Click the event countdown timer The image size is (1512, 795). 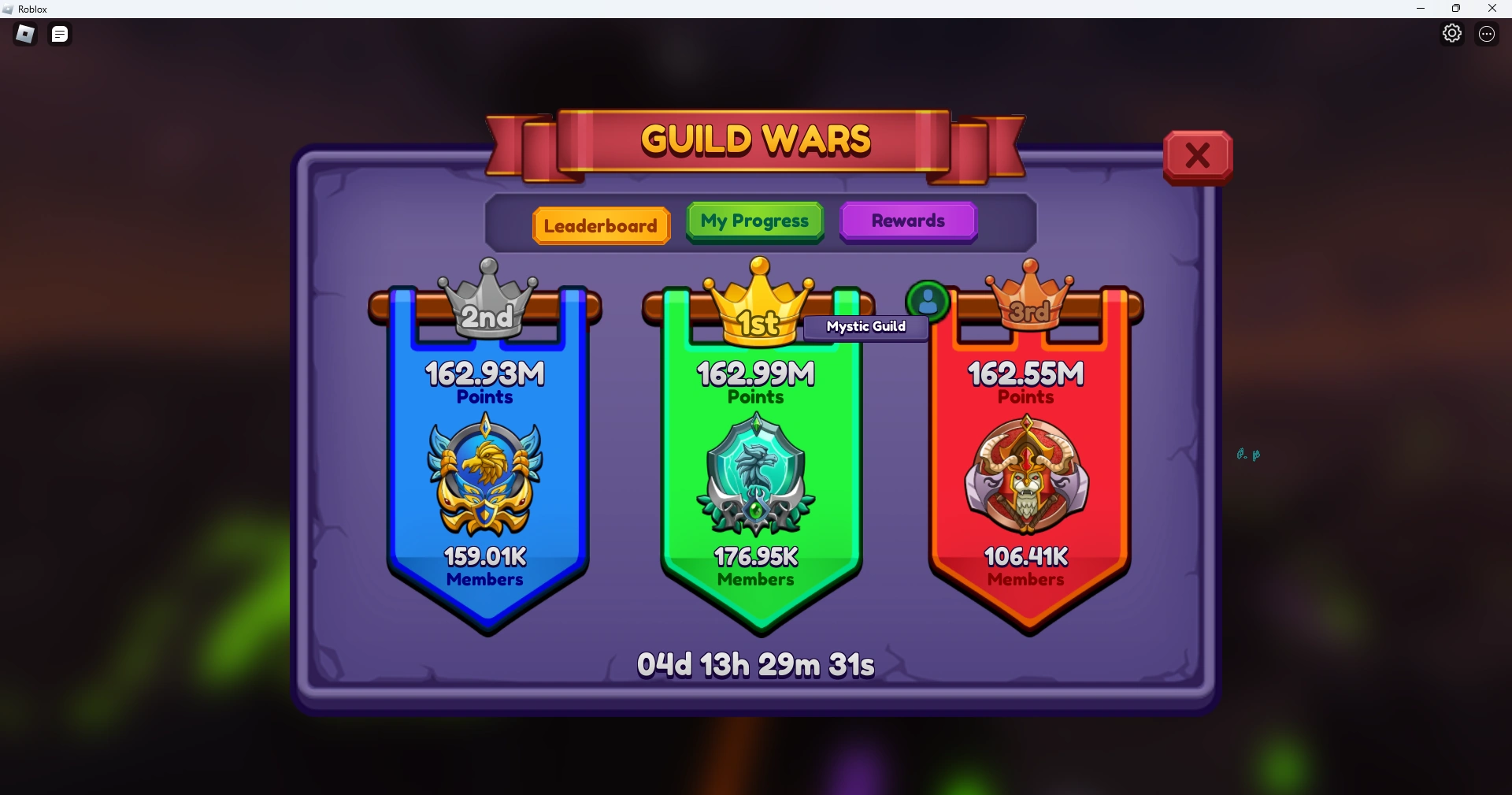point(755,664)
